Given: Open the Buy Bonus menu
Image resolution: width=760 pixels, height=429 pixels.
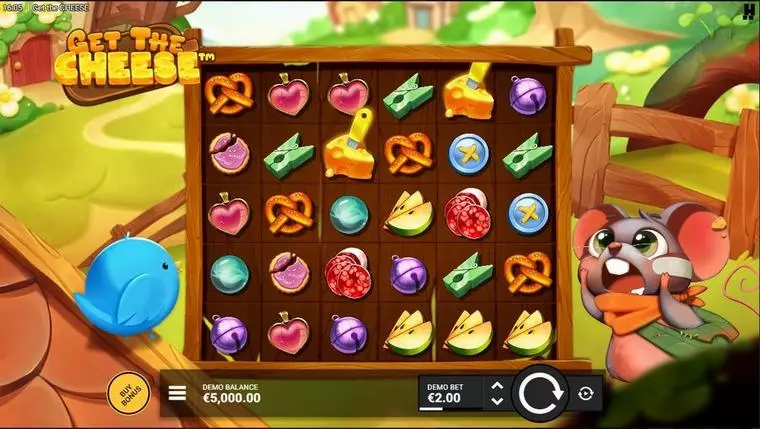Looking at the screenshot, I should point(127,394).
